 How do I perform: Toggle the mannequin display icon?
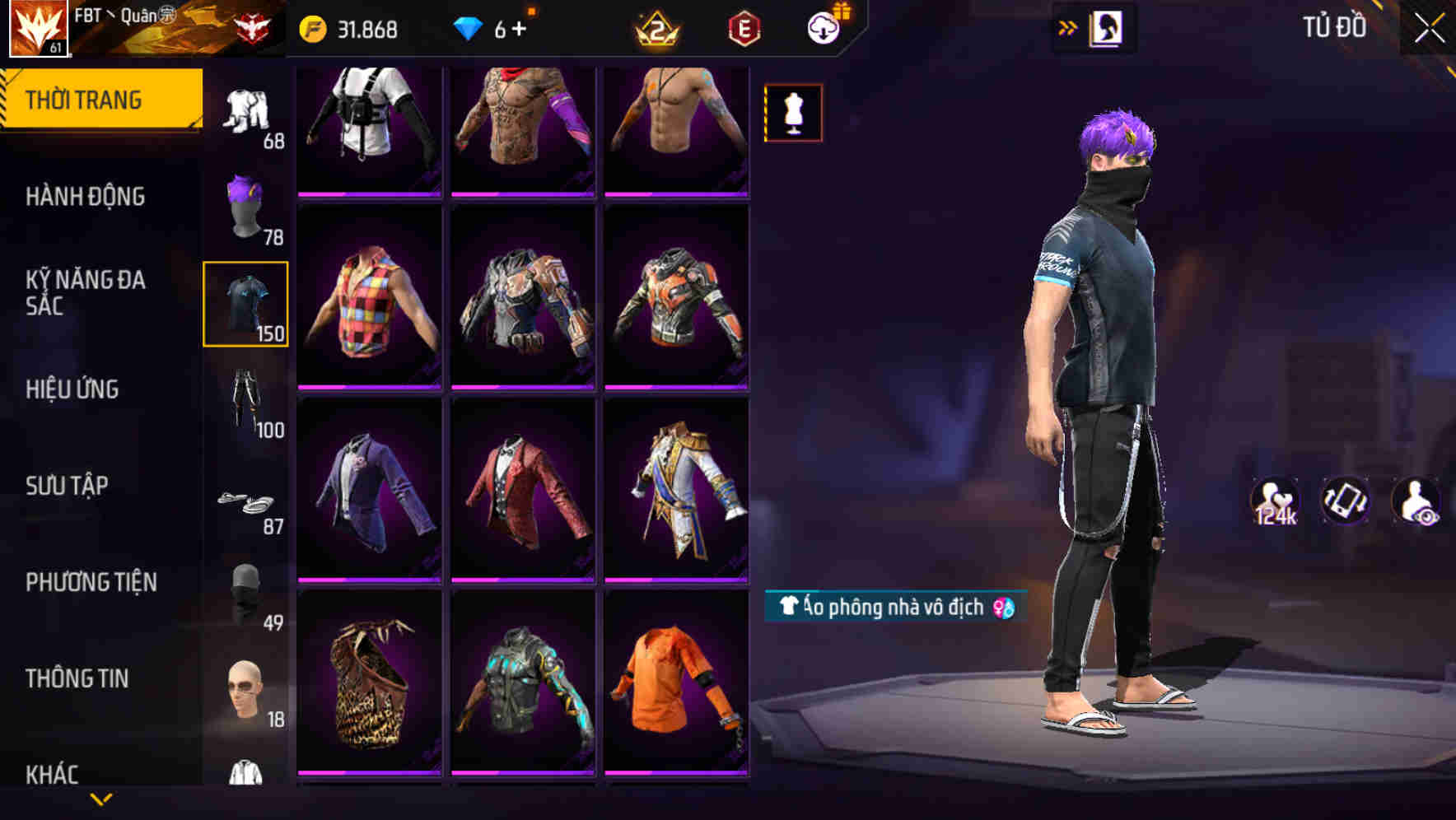pos(793,113)
